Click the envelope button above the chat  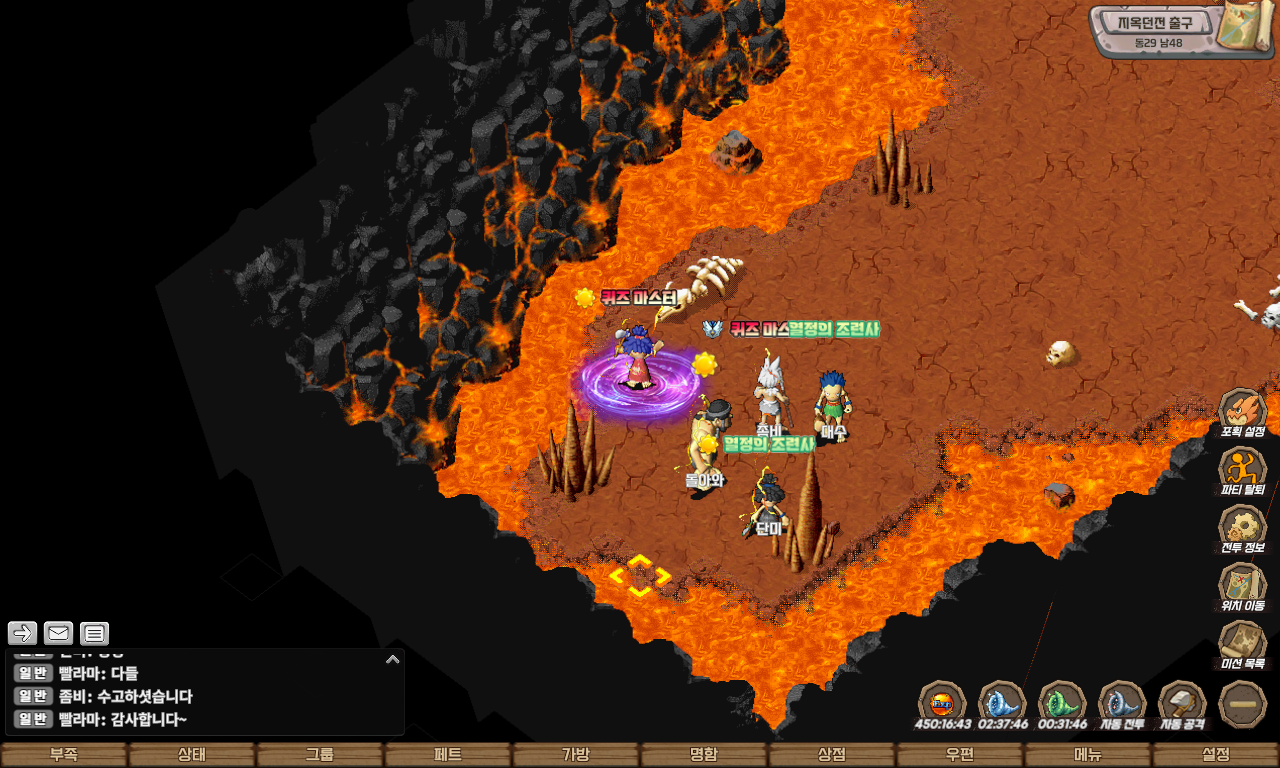[58, 633]
